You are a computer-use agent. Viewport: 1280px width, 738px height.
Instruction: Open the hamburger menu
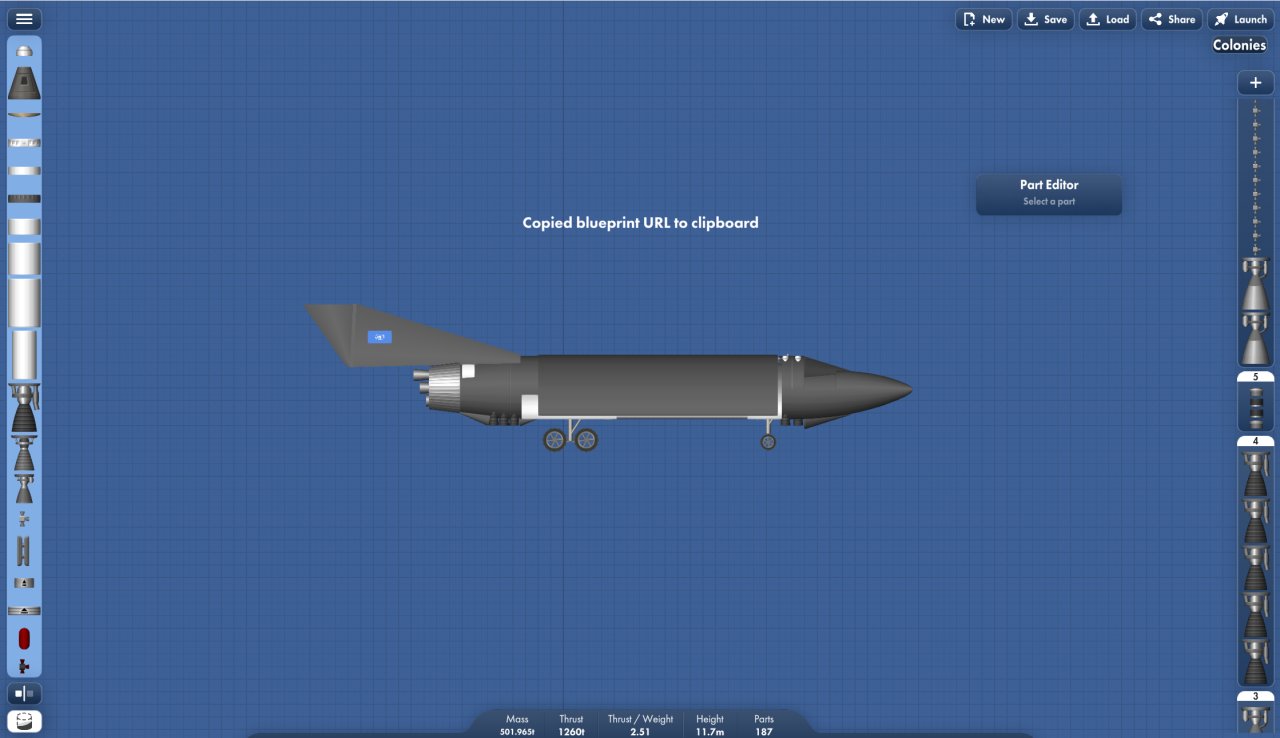pyautogui.click(x=24, y=18)
